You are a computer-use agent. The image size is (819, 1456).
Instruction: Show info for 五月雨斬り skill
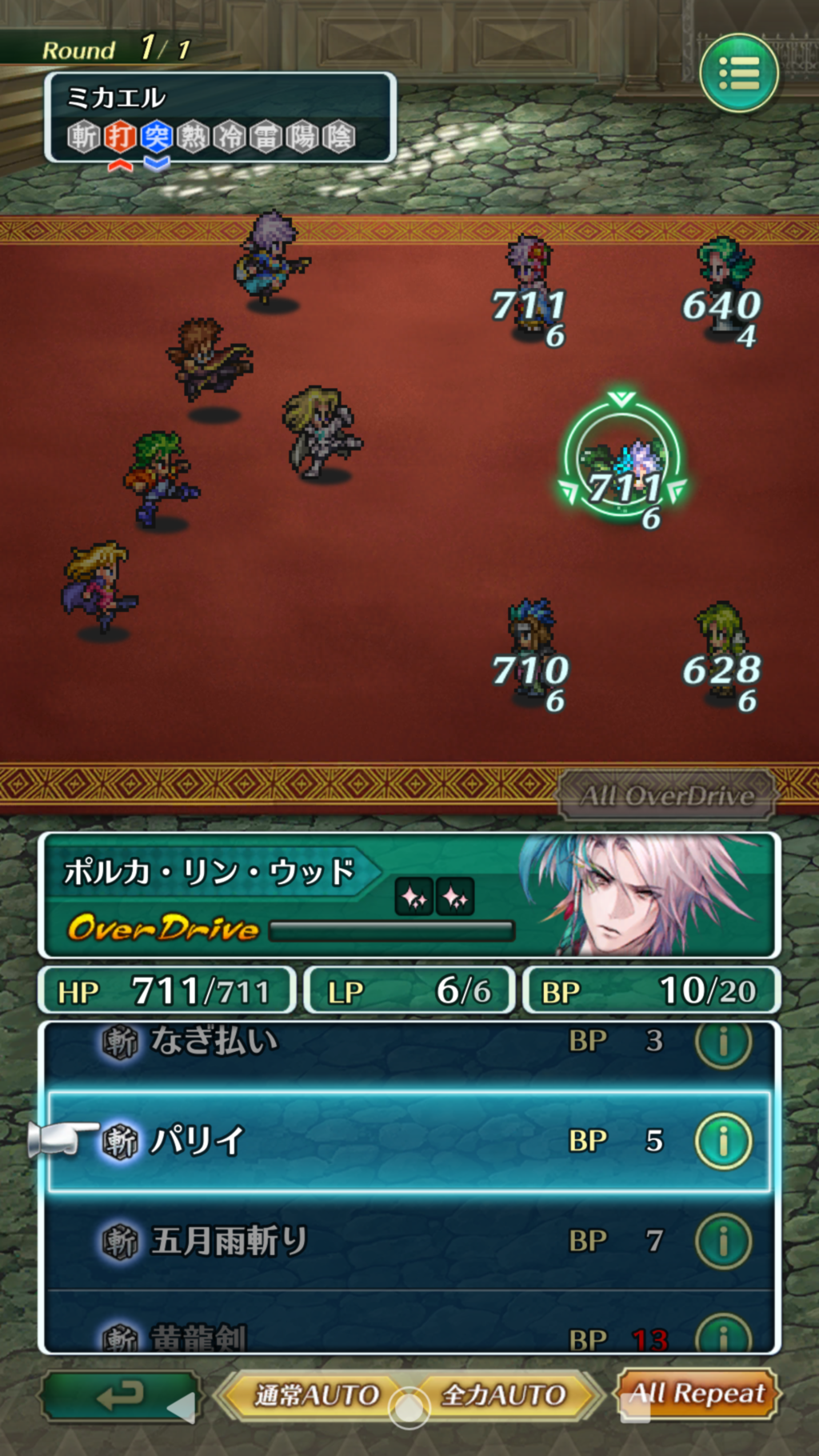[x=723, y=1241]
